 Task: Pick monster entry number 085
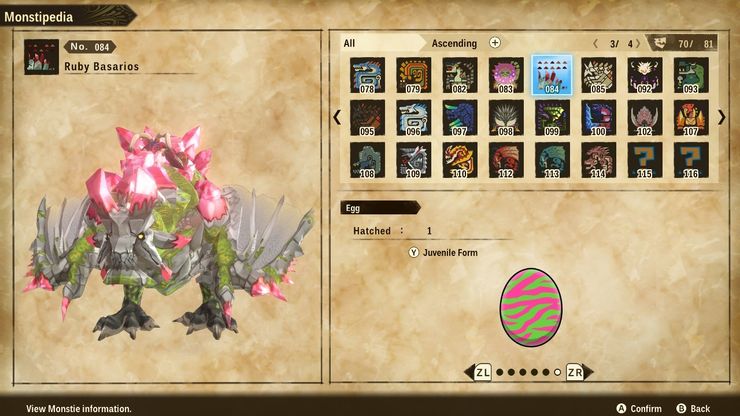click(598, 74)
